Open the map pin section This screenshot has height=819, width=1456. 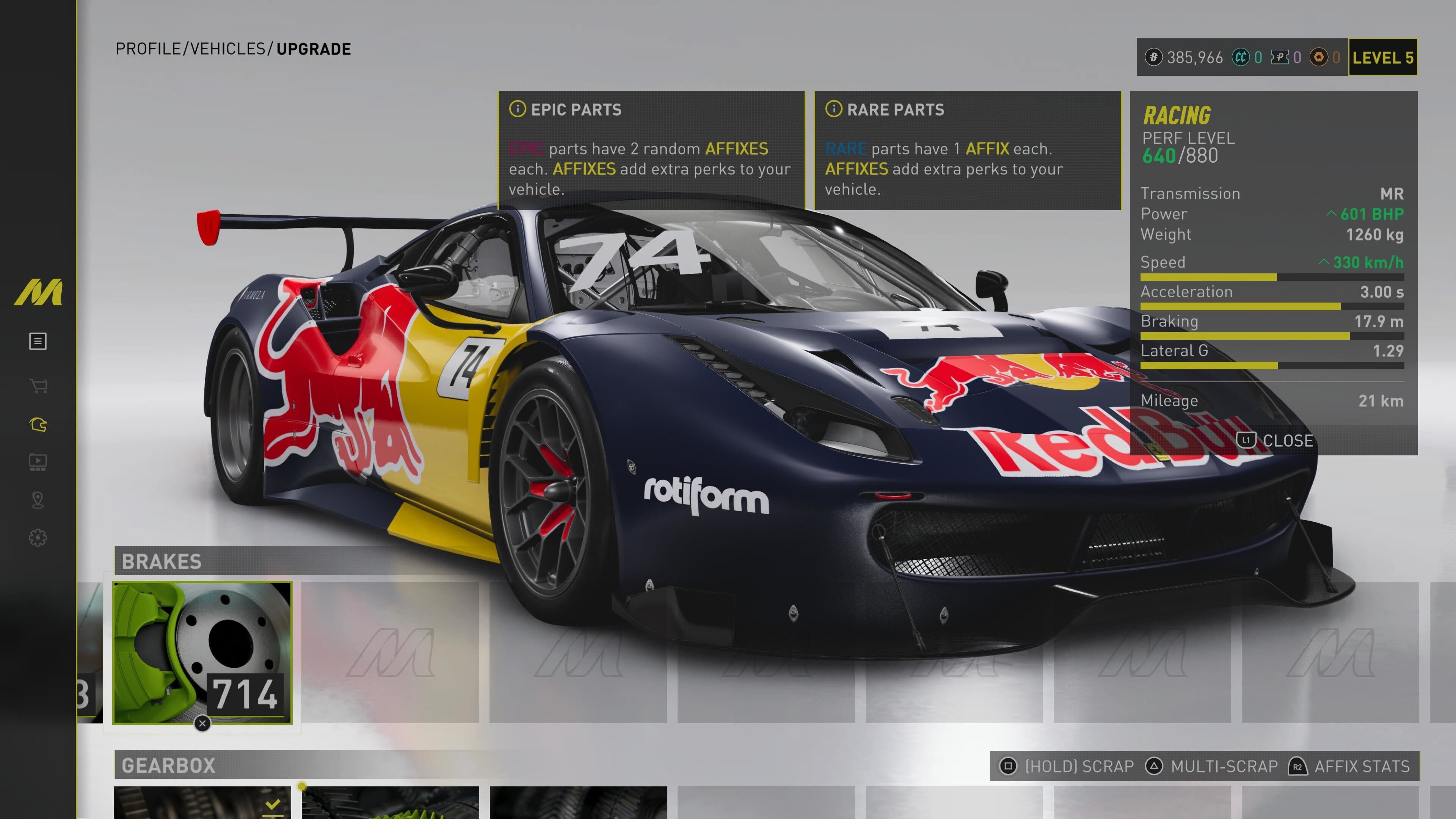point(38,500)
